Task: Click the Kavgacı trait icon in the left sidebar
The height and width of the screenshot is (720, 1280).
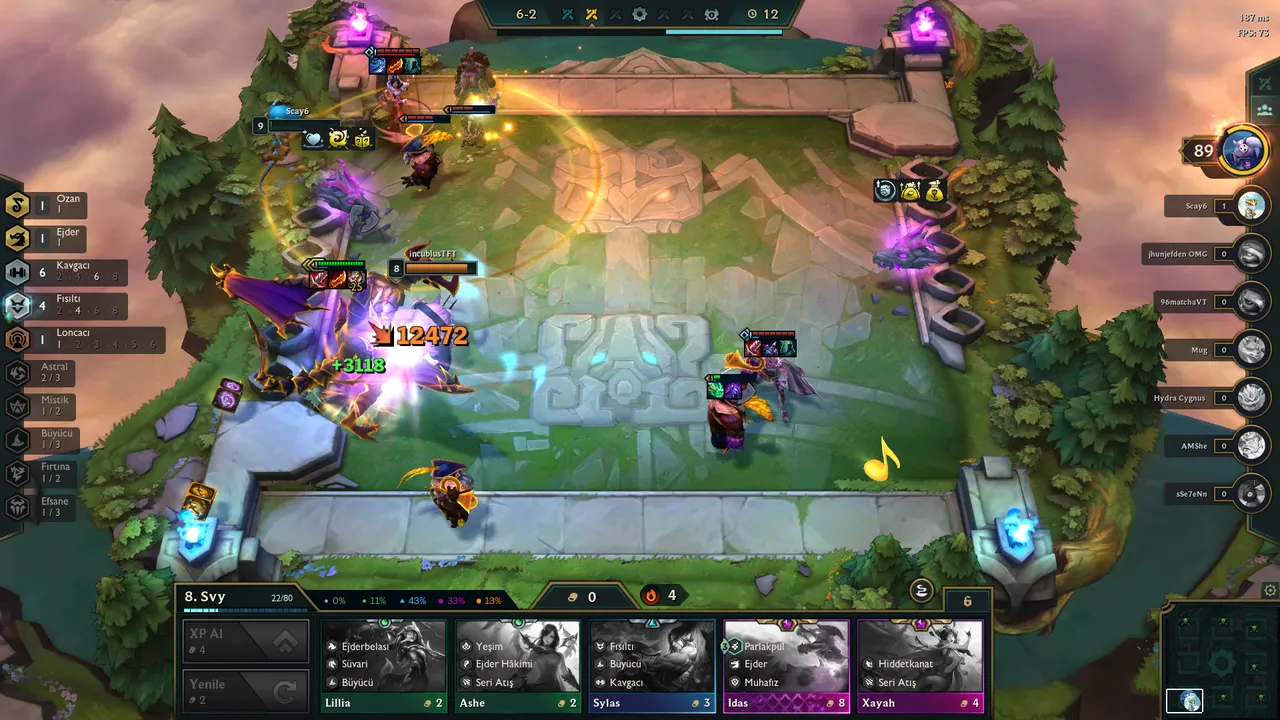Action: pos(17,272)
